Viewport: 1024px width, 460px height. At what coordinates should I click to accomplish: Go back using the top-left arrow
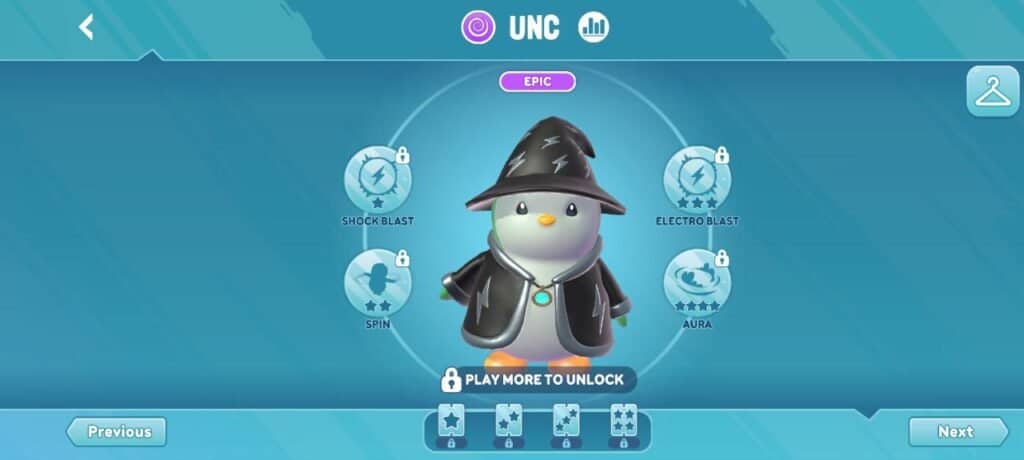point(87,27)
